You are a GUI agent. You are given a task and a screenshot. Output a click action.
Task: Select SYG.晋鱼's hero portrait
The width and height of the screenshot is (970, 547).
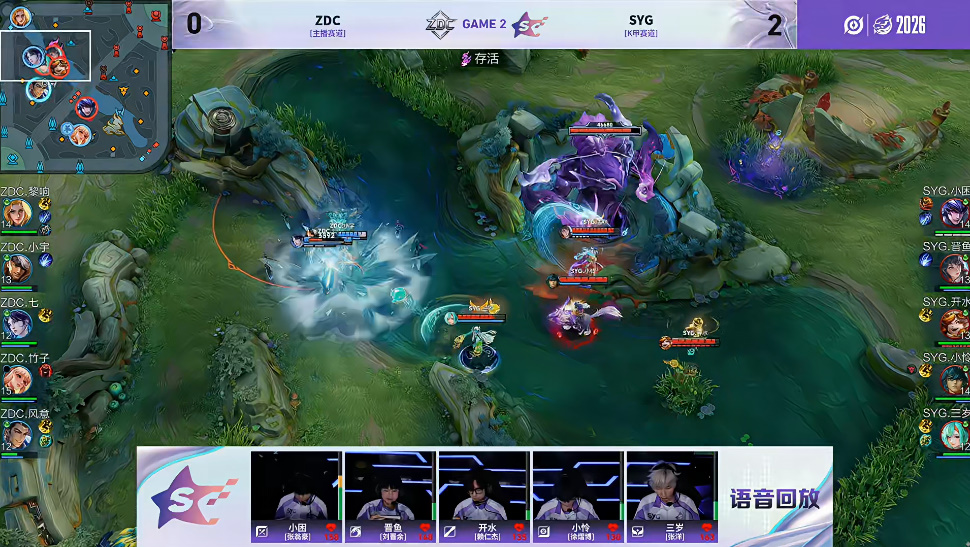953,268
